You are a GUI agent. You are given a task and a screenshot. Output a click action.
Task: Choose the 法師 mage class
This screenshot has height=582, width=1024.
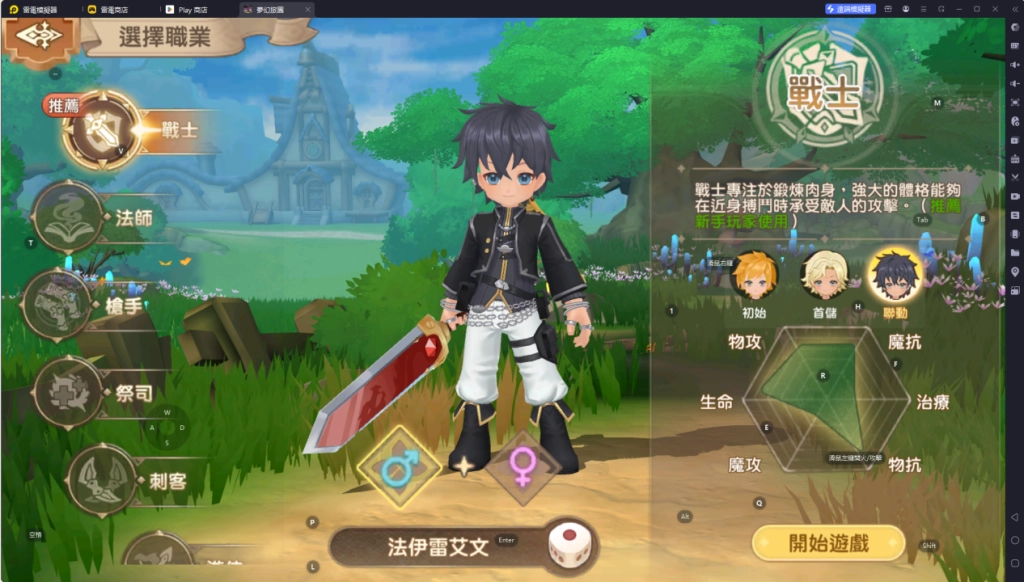[70, 217]
